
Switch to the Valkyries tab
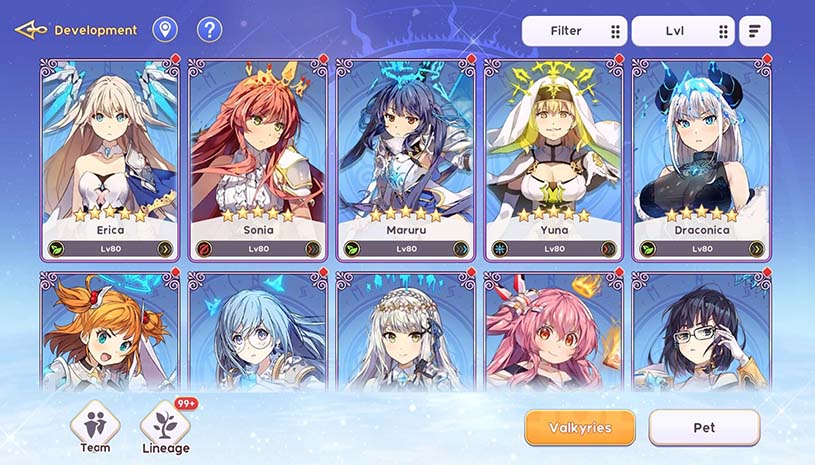pos(580,428)
